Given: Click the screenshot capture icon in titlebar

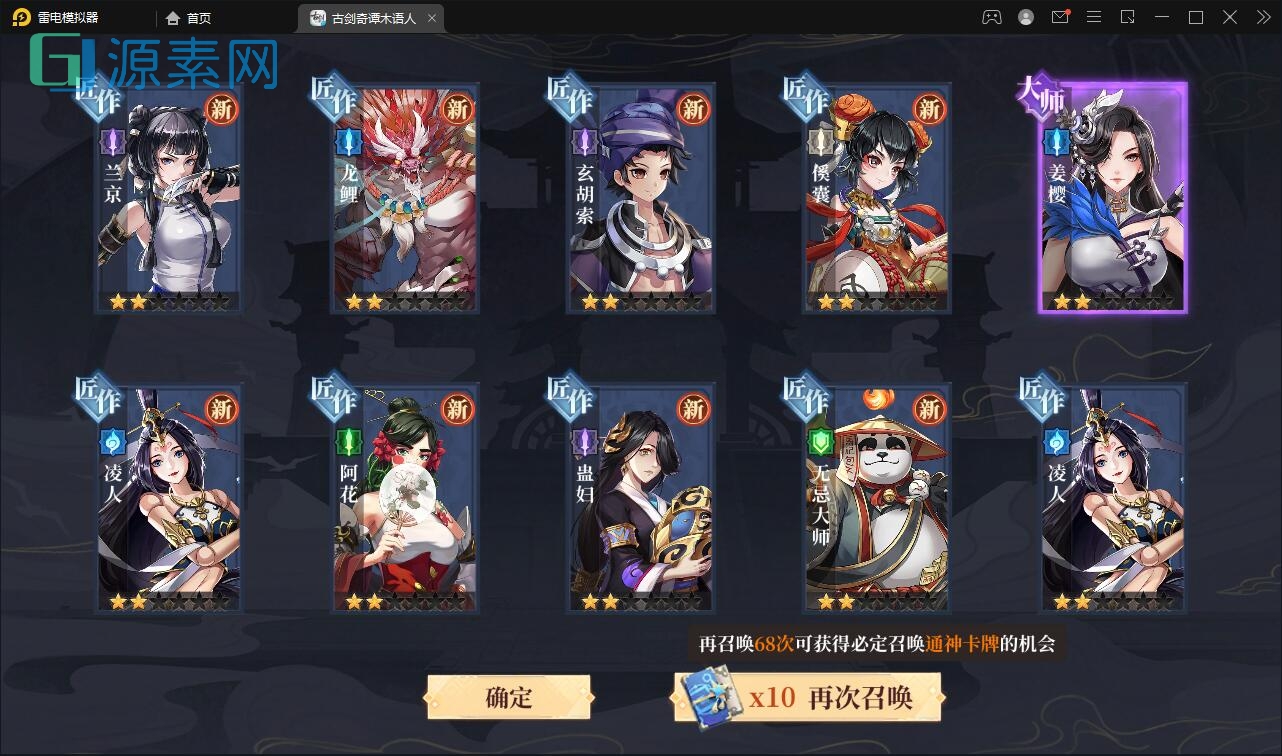Looking at the screenshot, I should 1127,17.
